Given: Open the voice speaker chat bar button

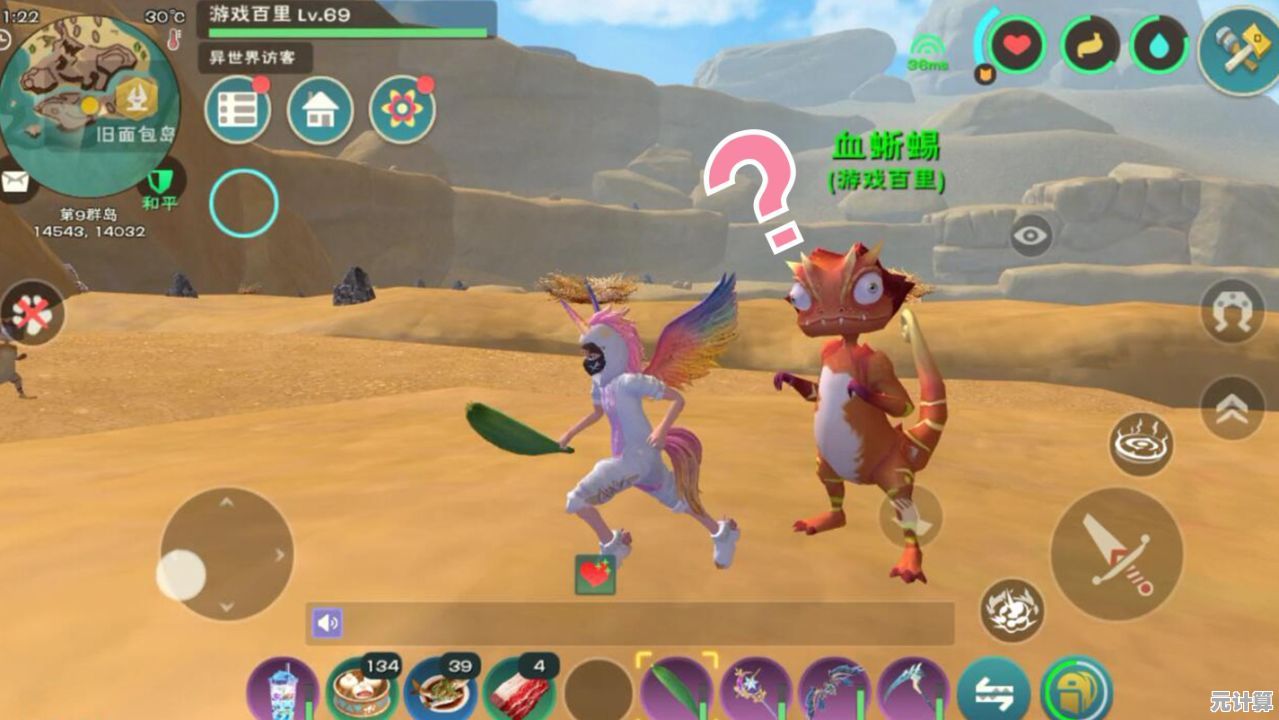Looking at the screenshot, I should pyautogui.click(x=327, y=623).
